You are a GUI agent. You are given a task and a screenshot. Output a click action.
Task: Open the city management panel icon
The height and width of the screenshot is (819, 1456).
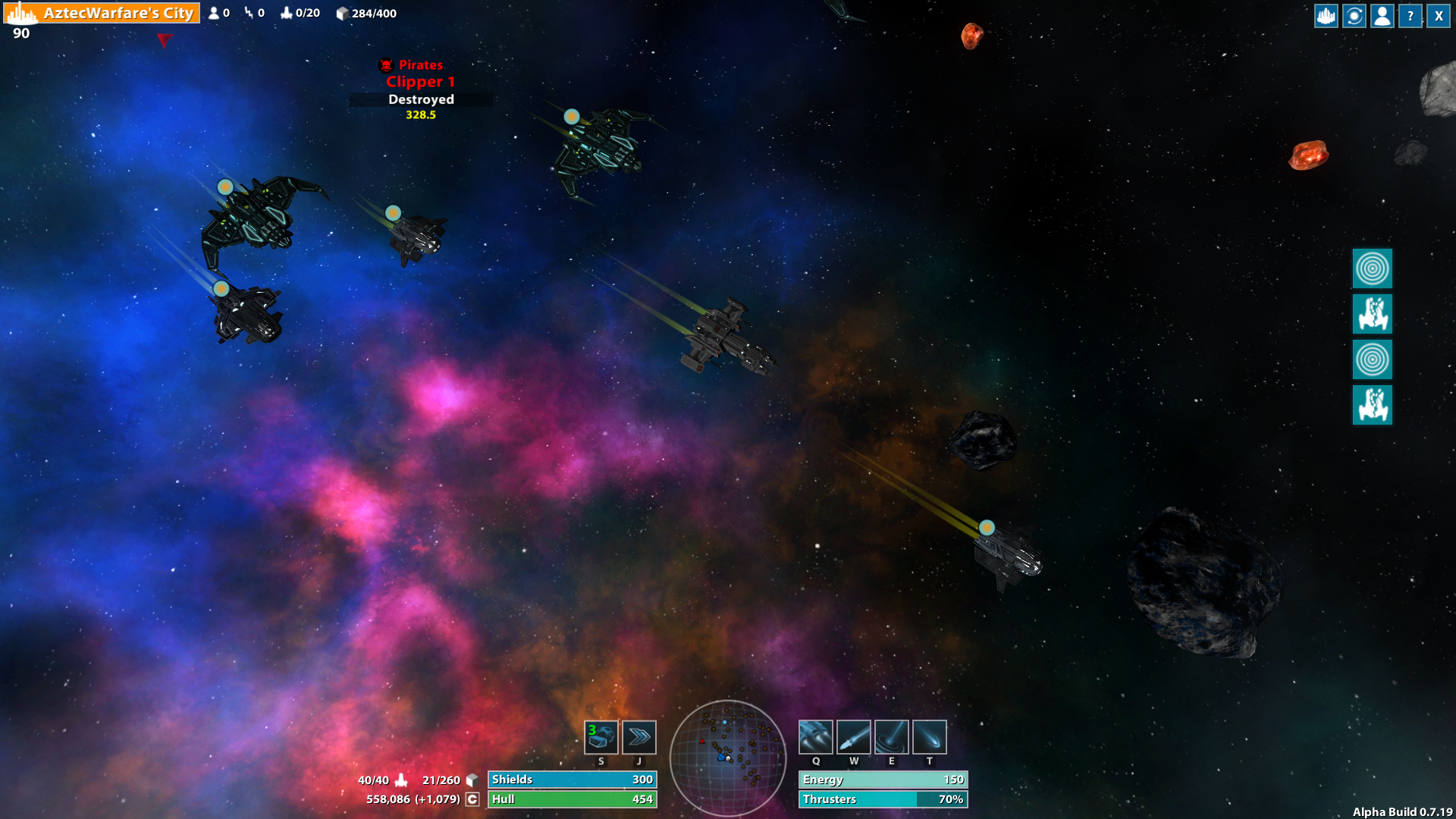[1325, 15]
